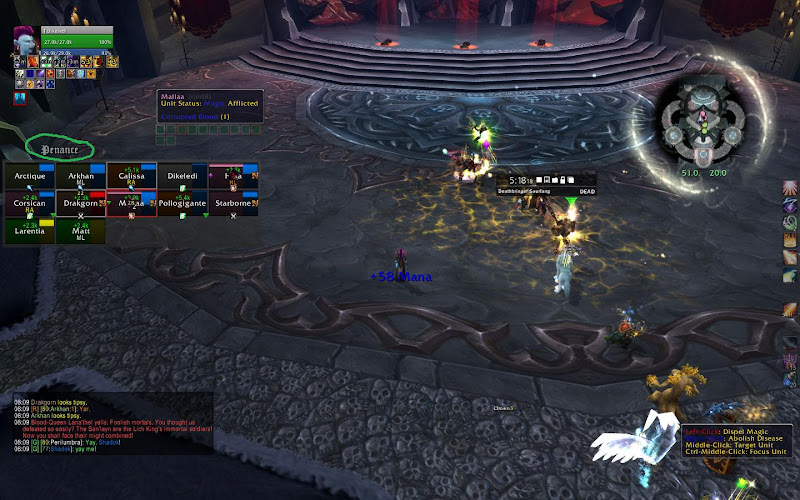Click the troll player portrait

click(x=24, y=40)
